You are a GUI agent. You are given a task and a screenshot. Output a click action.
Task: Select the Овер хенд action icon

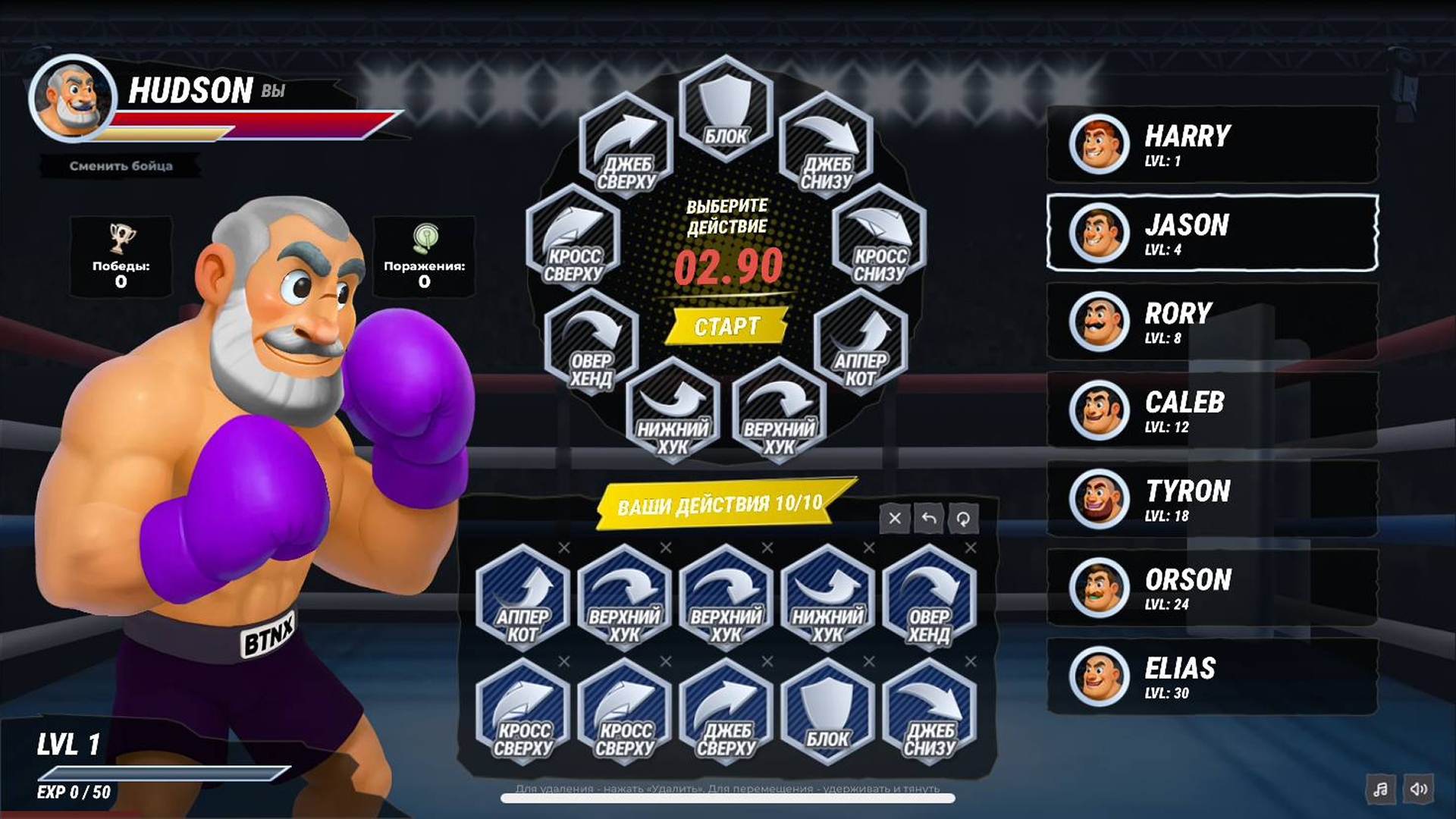point(592,349)
